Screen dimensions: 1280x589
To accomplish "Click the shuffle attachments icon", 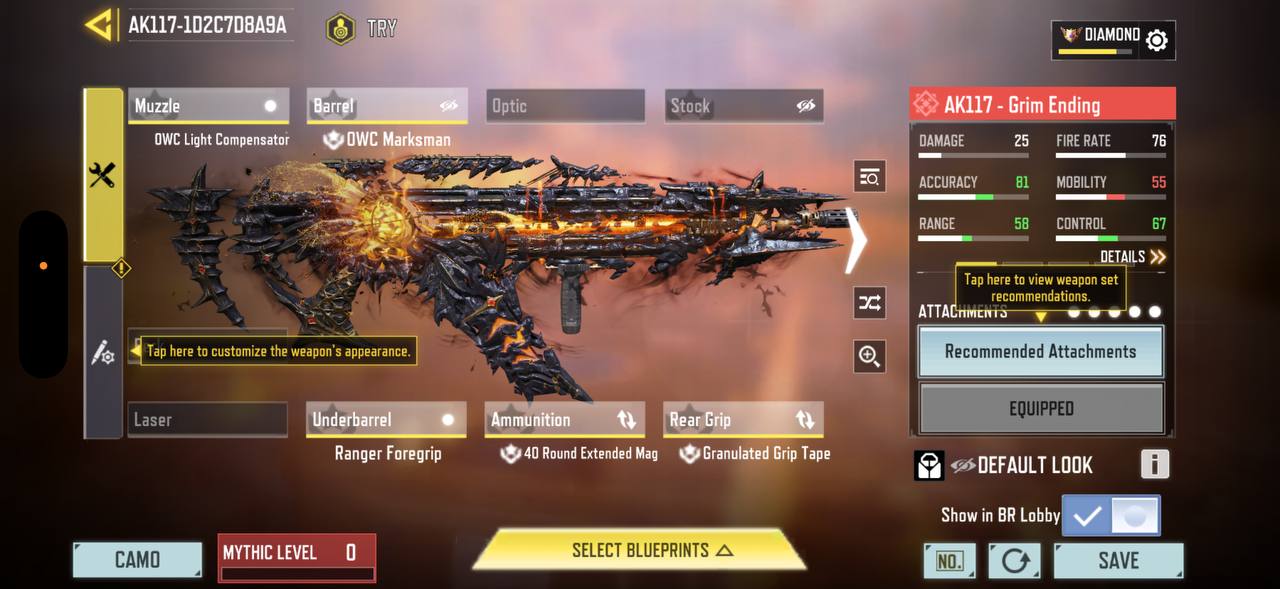I will 870,303.
